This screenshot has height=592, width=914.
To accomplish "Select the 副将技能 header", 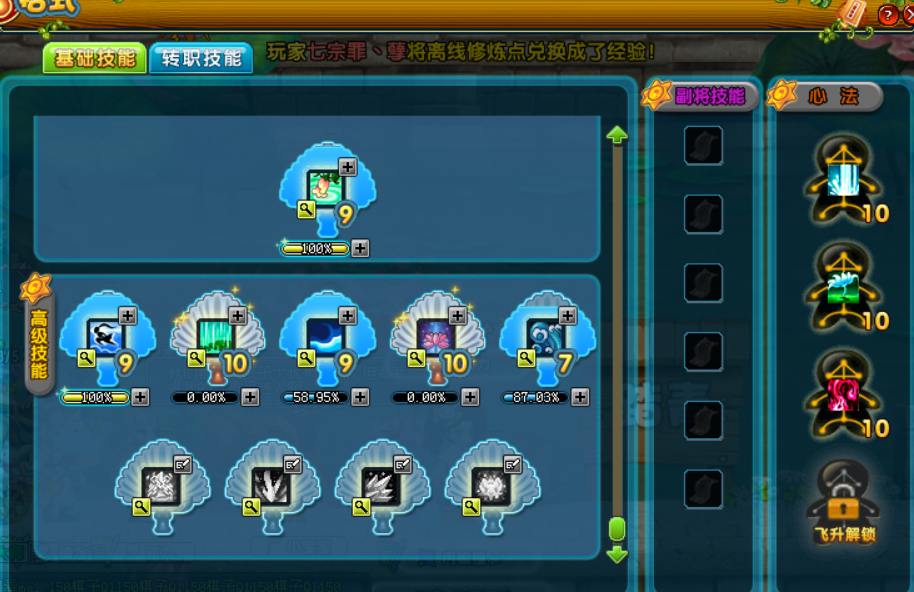I will click(709, 96).
